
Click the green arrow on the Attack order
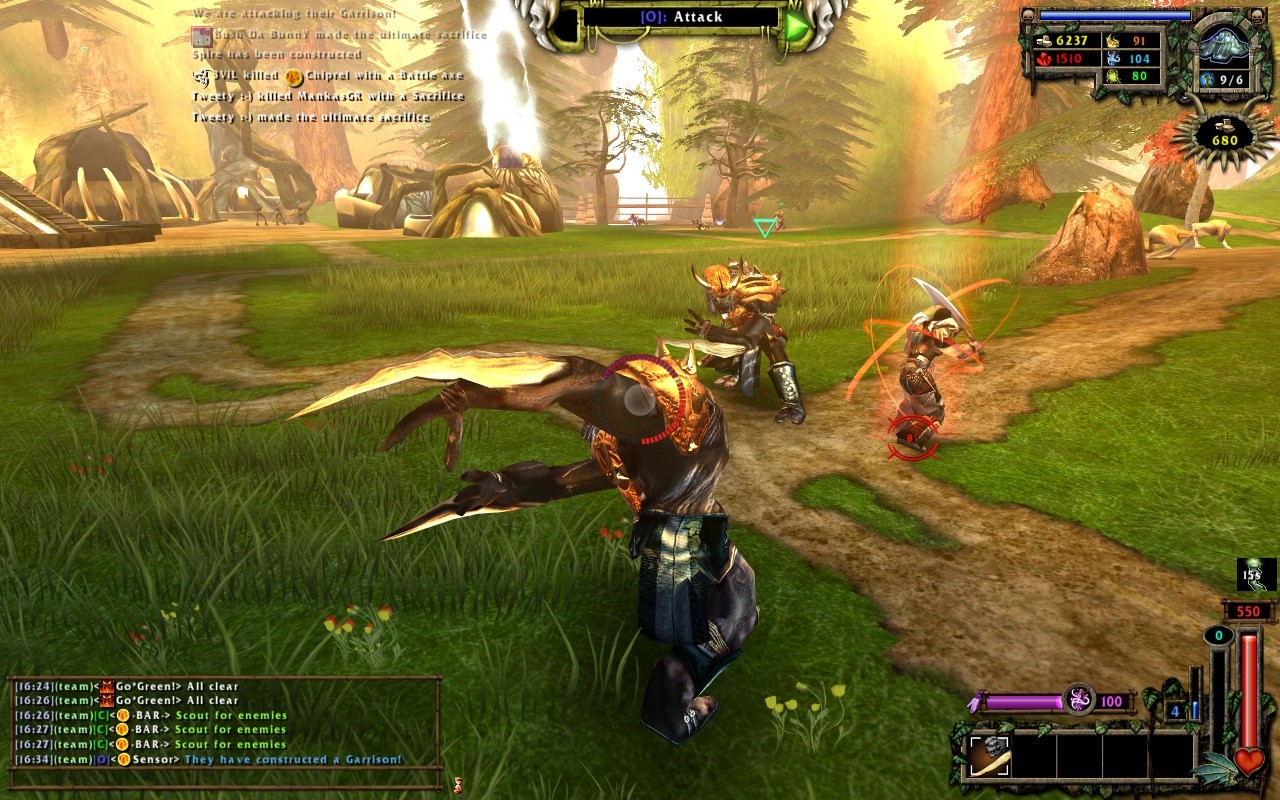pos(796,26)
